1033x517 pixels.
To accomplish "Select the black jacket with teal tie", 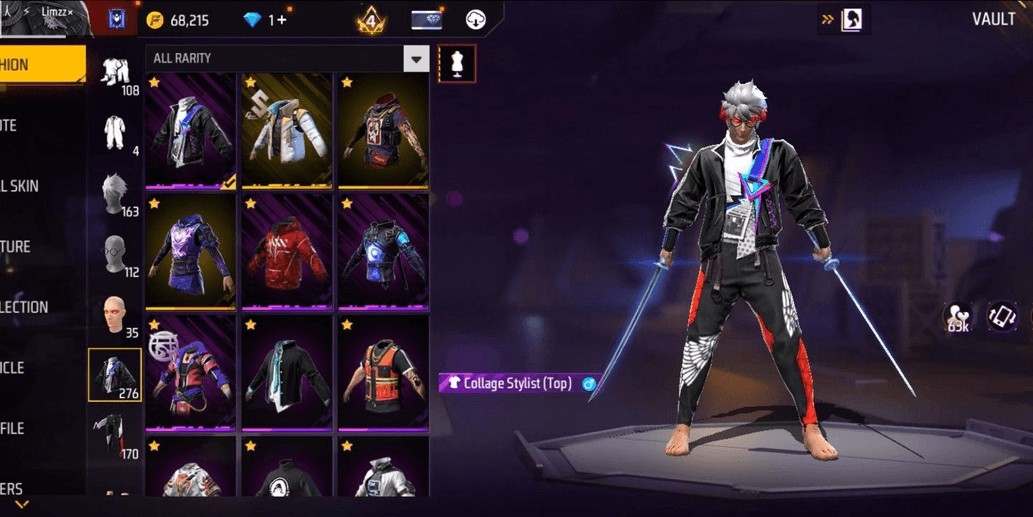I will [287, 372].
